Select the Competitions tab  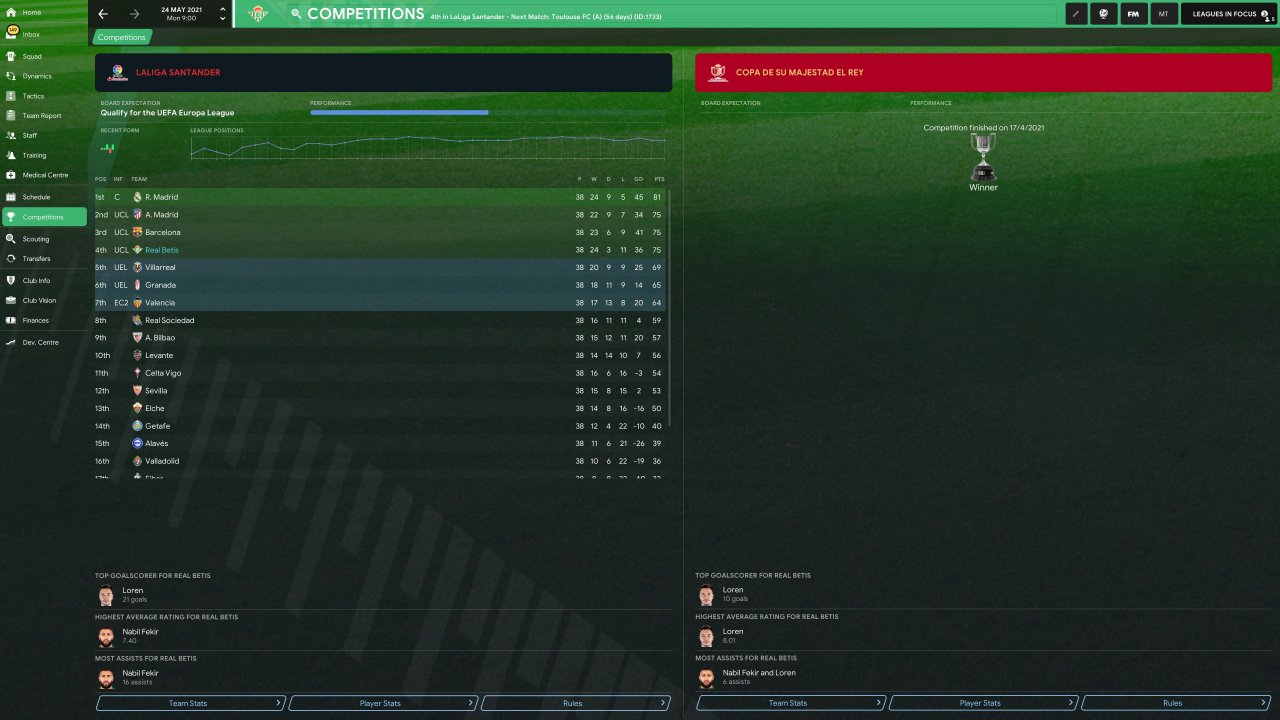pos(122,37)
